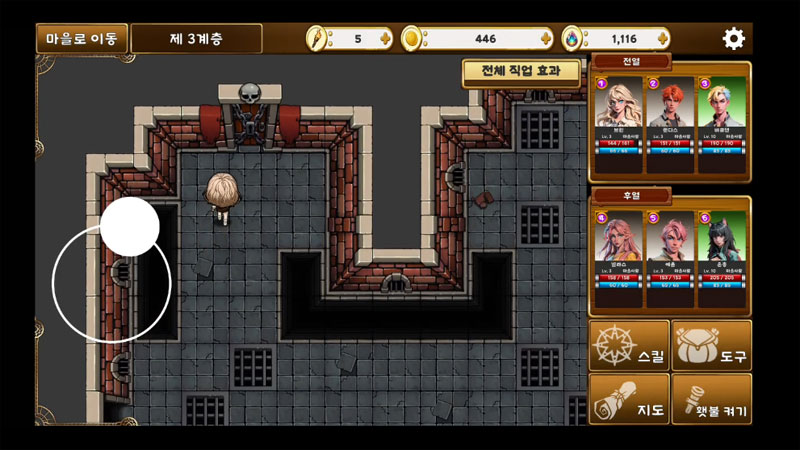Open settings with the gear icon

click(x=734, y=39)
